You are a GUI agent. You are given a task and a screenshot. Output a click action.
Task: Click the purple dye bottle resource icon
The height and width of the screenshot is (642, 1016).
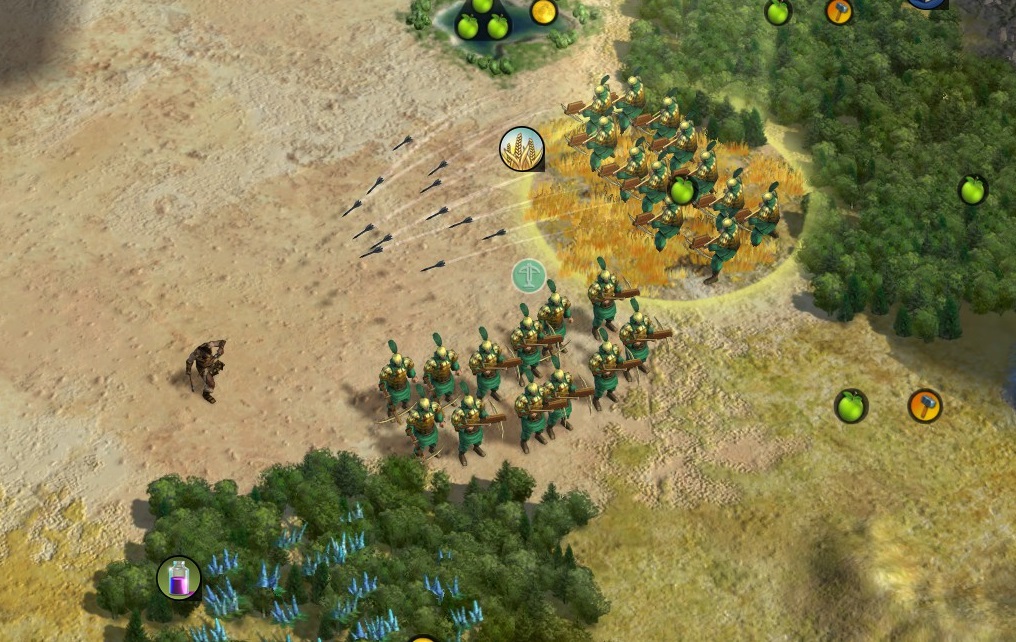click(x=179, y=578)
